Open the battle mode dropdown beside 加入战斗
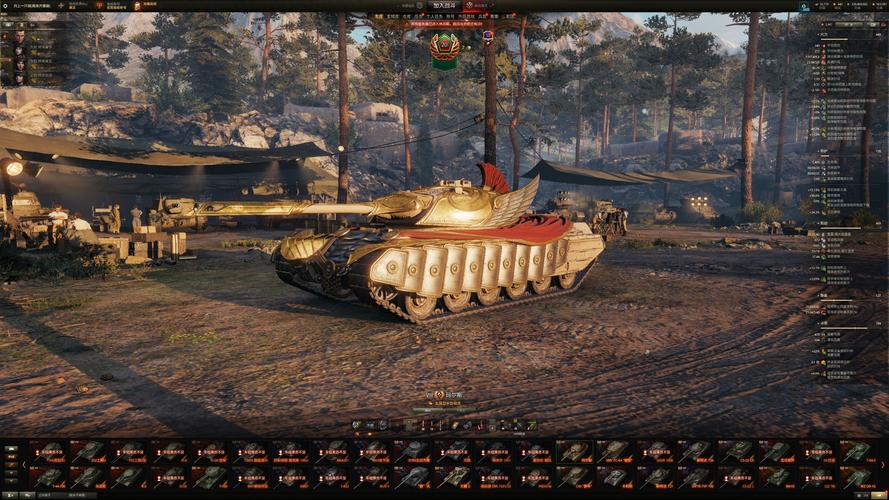Viewport: 889px width, 500px height. (469, 5)
